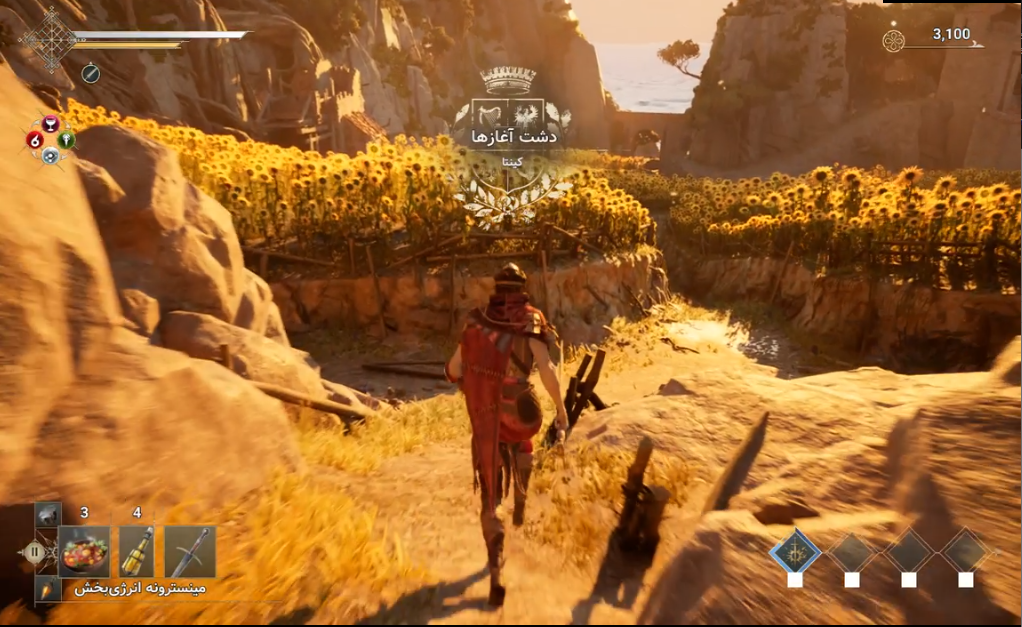Select the green orb in the wheel
The width and height of the screenshot is (1022, 627).
pyautogui.click(x=67, y=140)
